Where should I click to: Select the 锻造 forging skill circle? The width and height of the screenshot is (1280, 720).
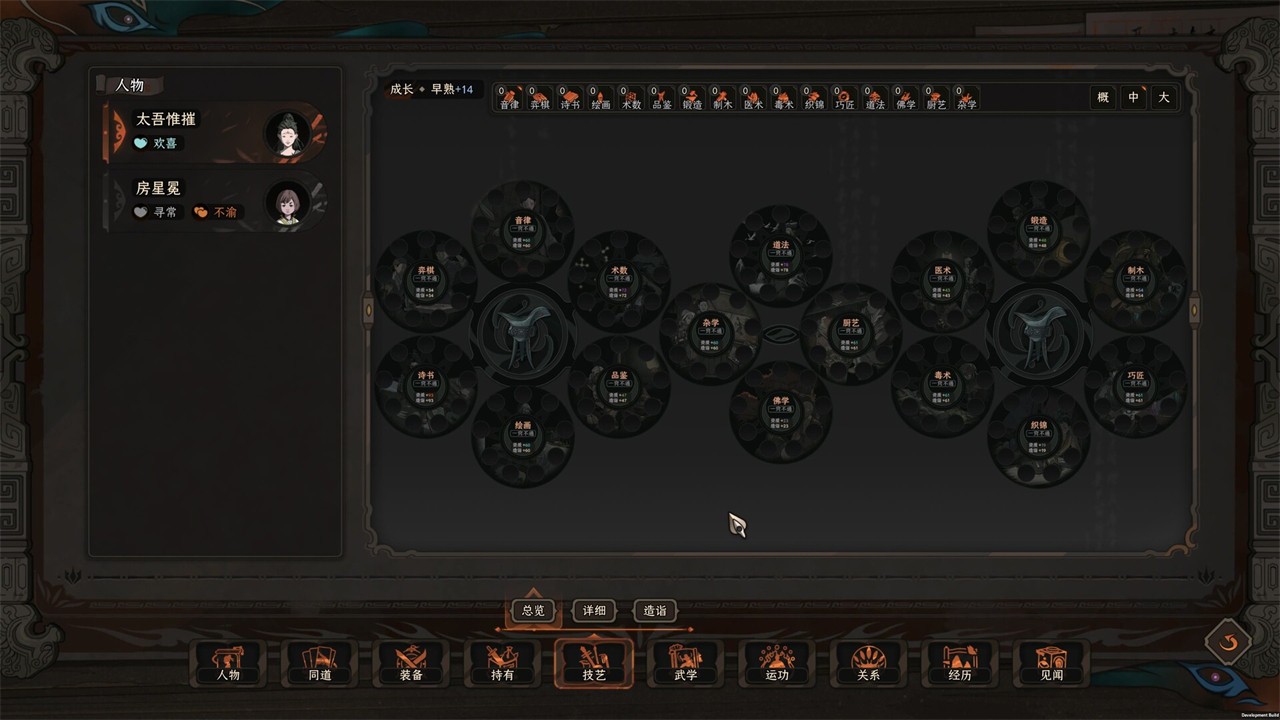1038,231
